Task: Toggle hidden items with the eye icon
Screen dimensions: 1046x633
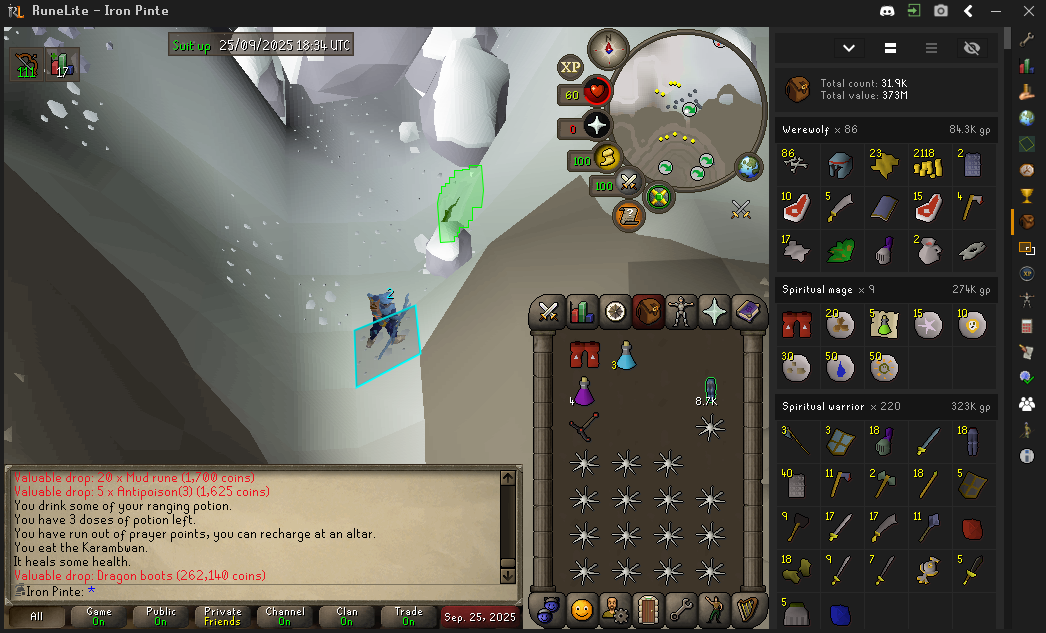Action: 970,48
